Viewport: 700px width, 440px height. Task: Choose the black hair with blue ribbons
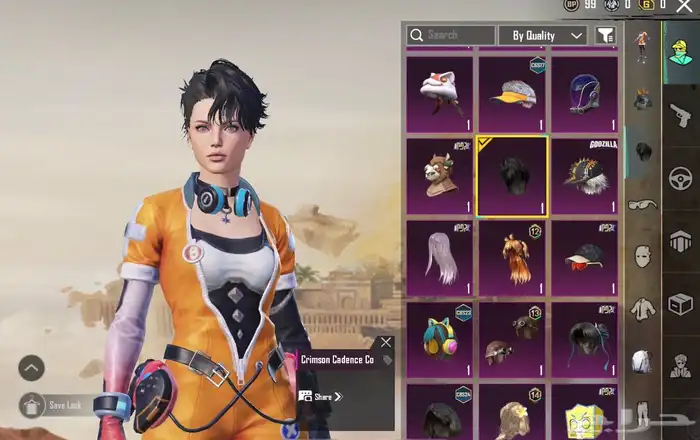click(x=585, y=340)
